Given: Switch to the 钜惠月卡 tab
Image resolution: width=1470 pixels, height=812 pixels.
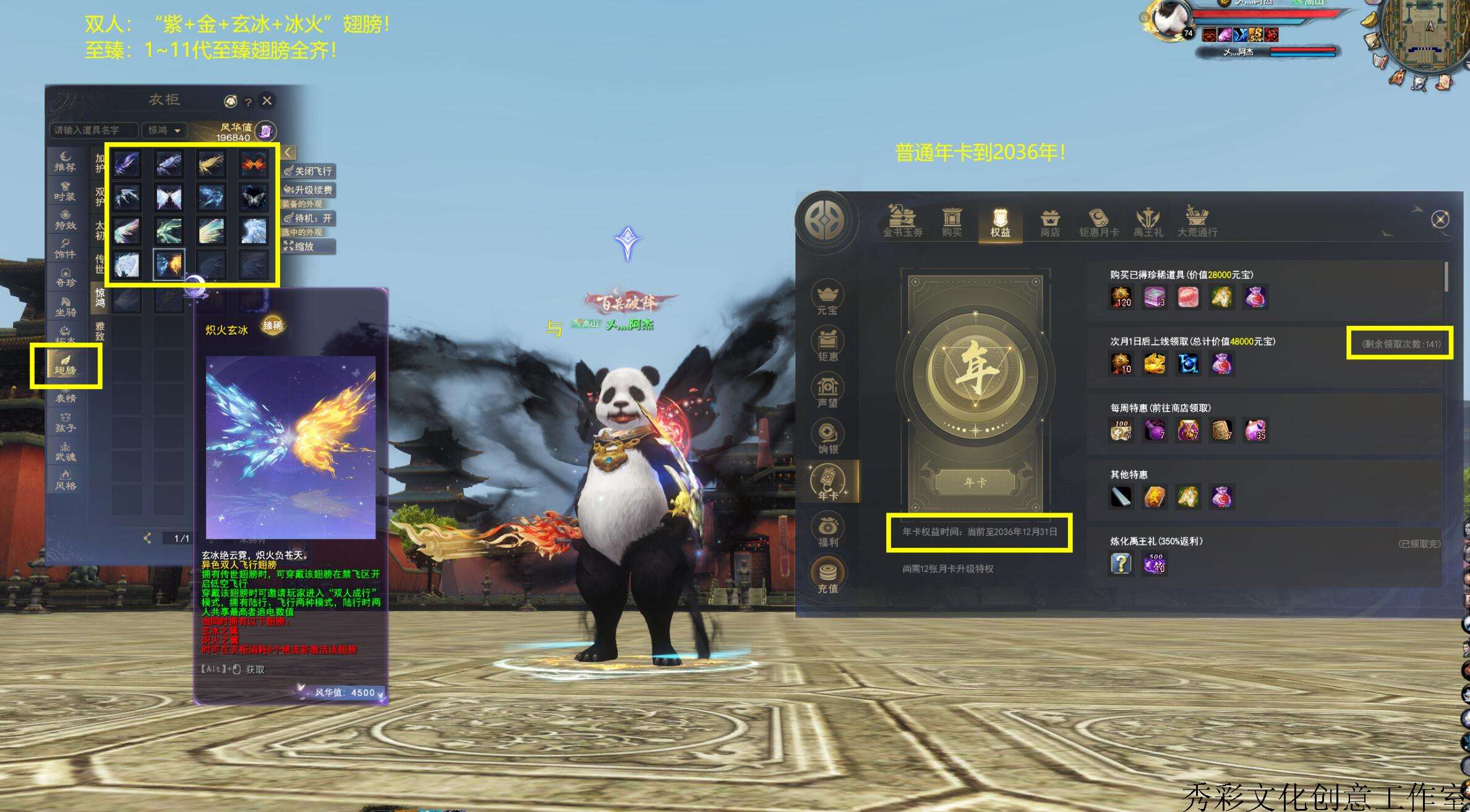Looking at the screenshot, I should point(1098,222).
